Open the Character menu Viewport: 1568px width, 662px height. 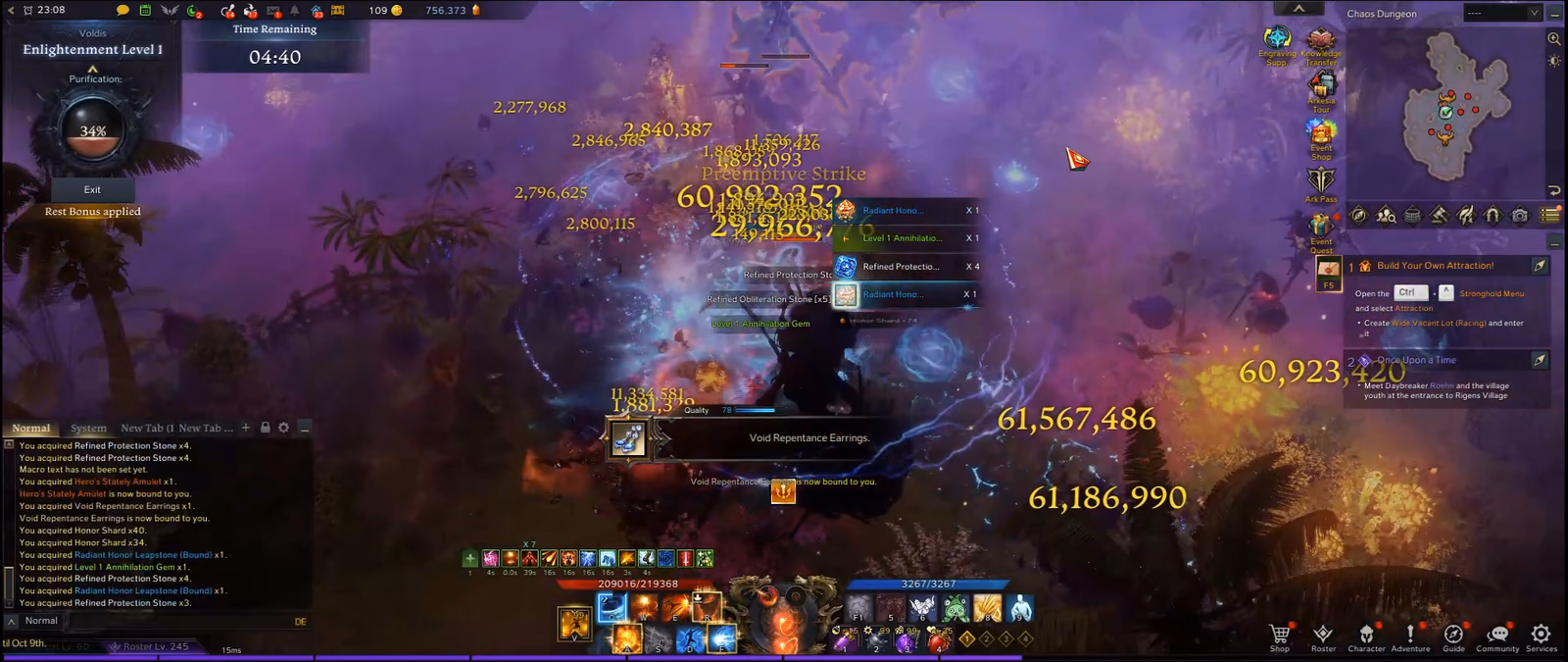pyautogui.click(x=1366, y=636)
